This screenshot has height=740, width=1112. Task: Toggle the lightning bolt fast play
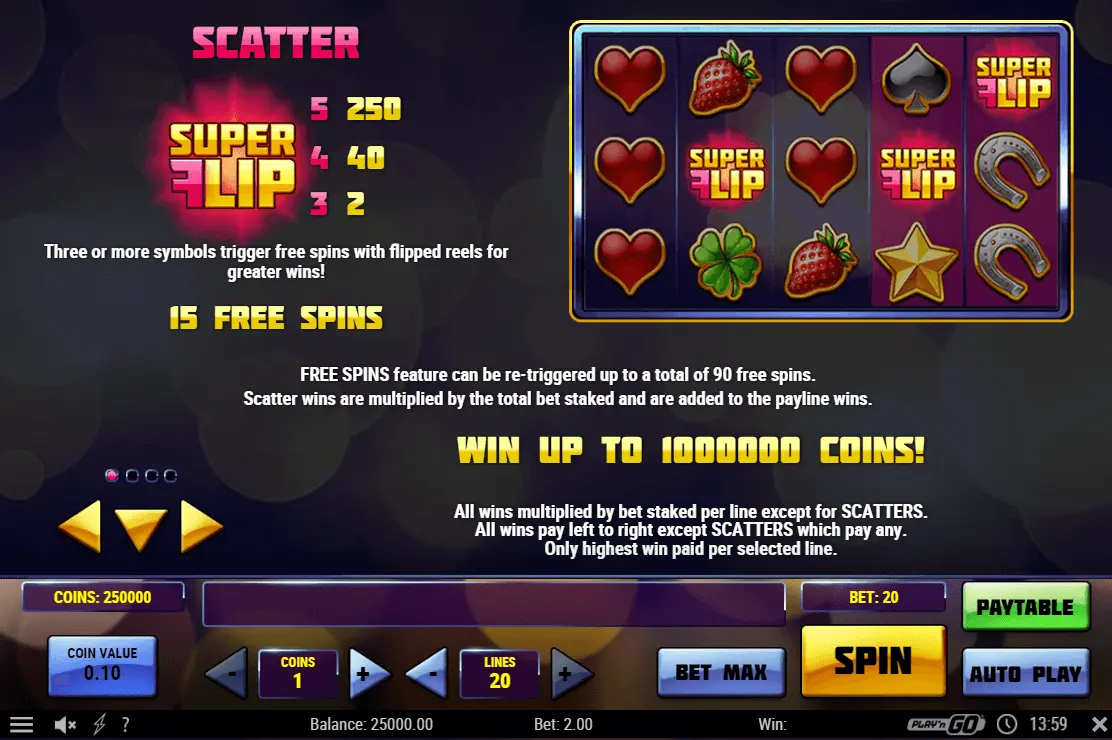(99, 724)
